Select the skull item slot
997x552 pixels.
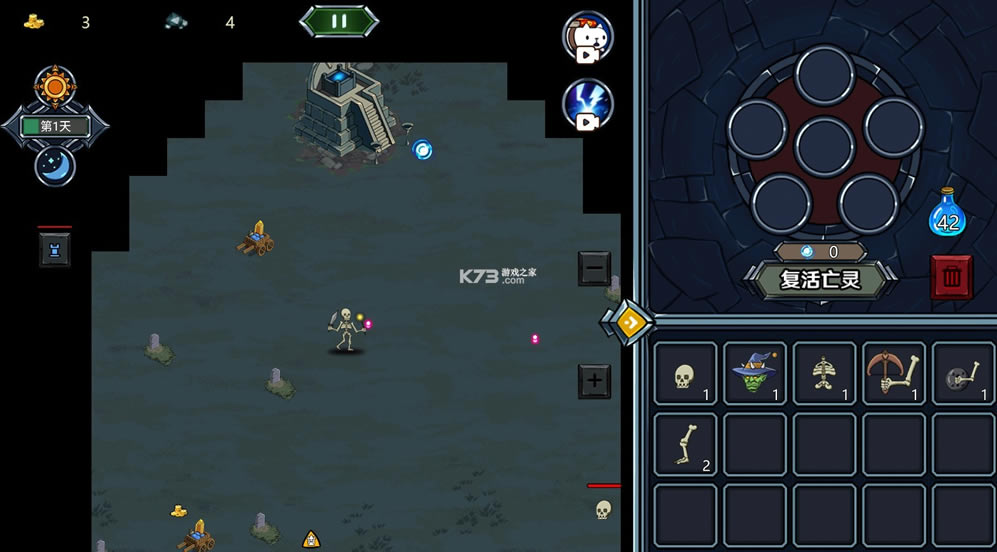(x=685, y=373)
